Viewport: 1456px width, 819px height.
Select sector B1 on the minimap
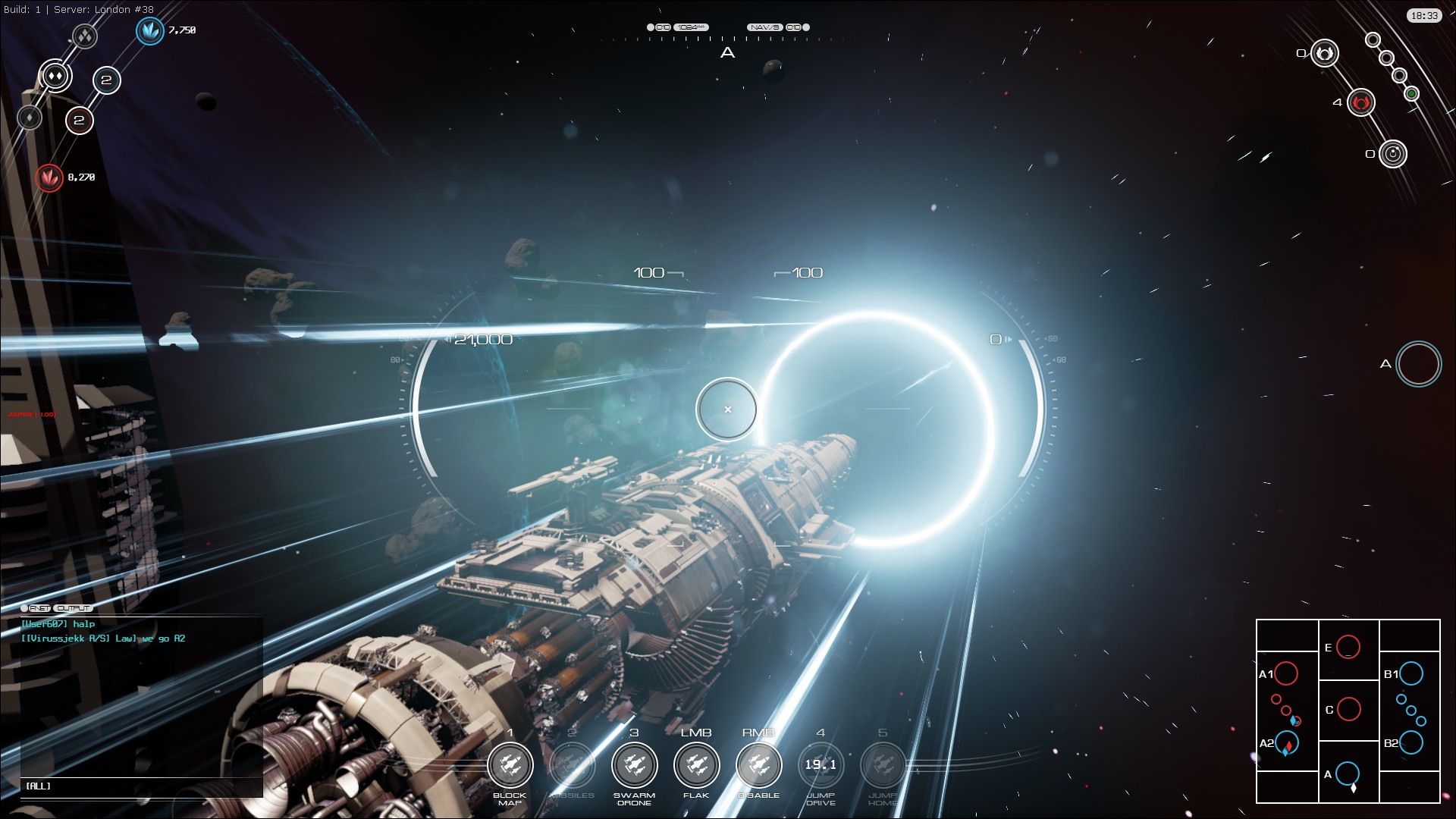pyautogui.click(x=1411, y=673)
